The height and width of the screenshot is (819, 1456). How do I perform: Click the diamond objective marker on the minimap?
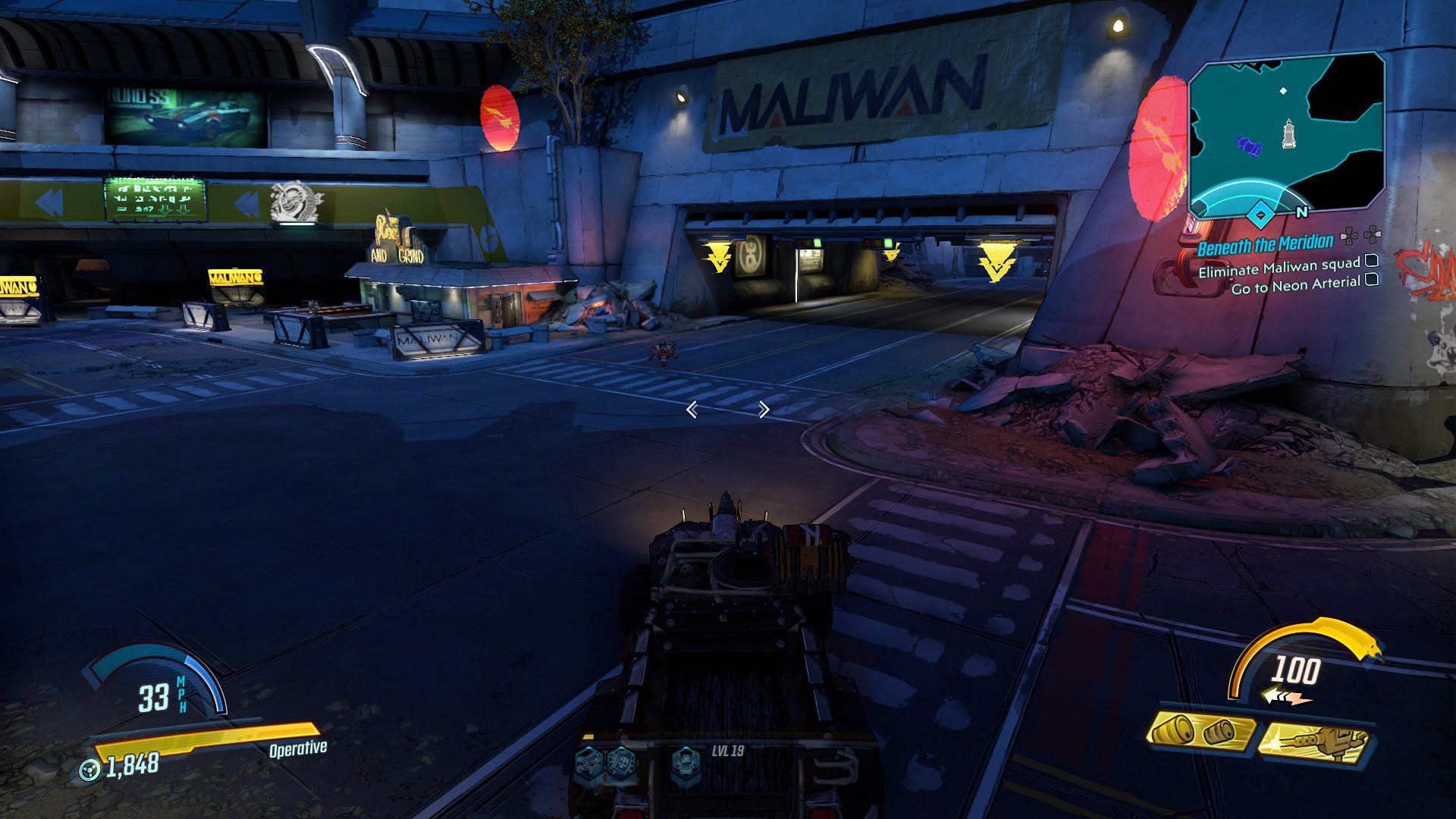pyautogui.click(x=1283, y=91)
